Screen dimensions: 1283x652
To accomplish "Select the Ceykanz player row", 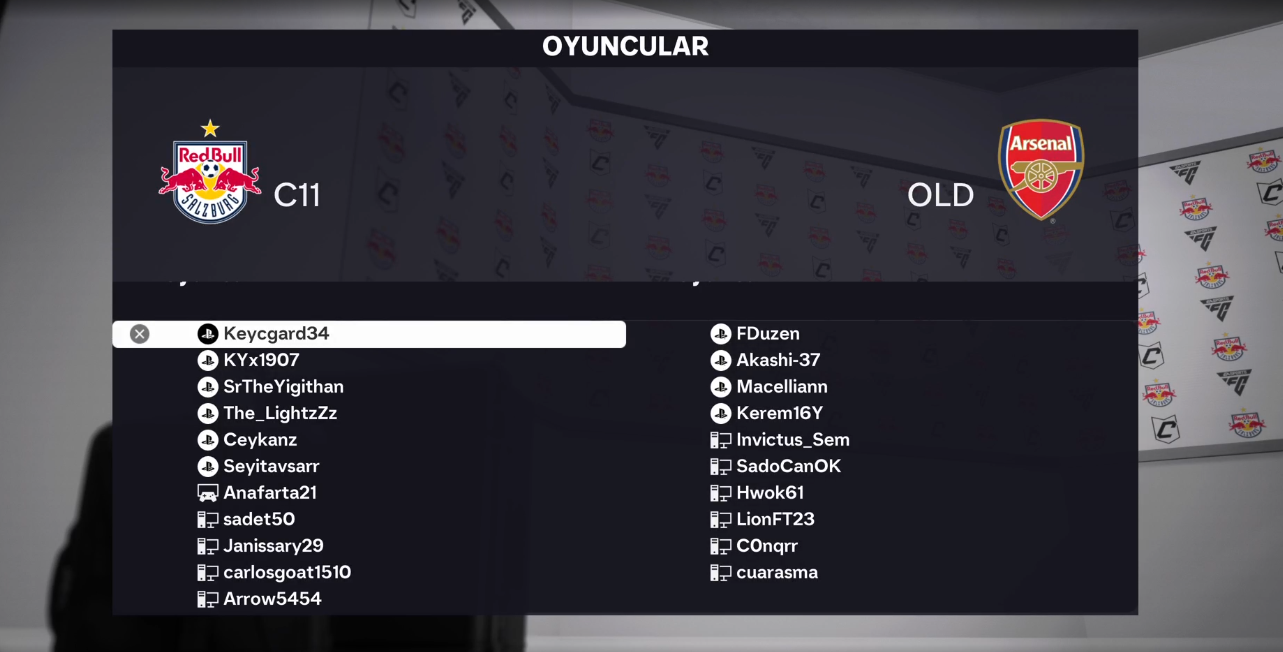I will tap(260, 440).
